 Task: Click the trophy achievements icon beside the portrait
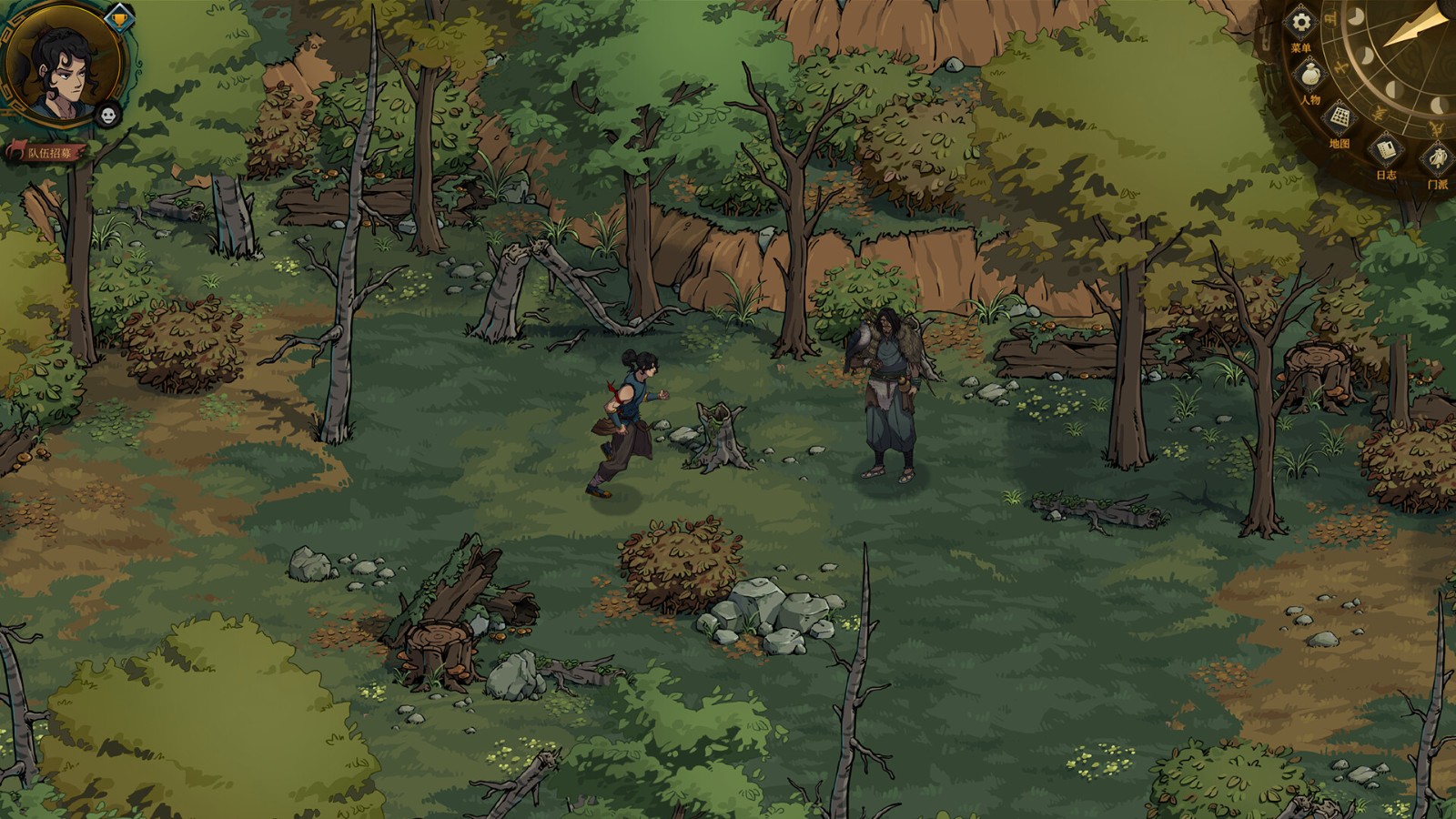tap(118, 19)
